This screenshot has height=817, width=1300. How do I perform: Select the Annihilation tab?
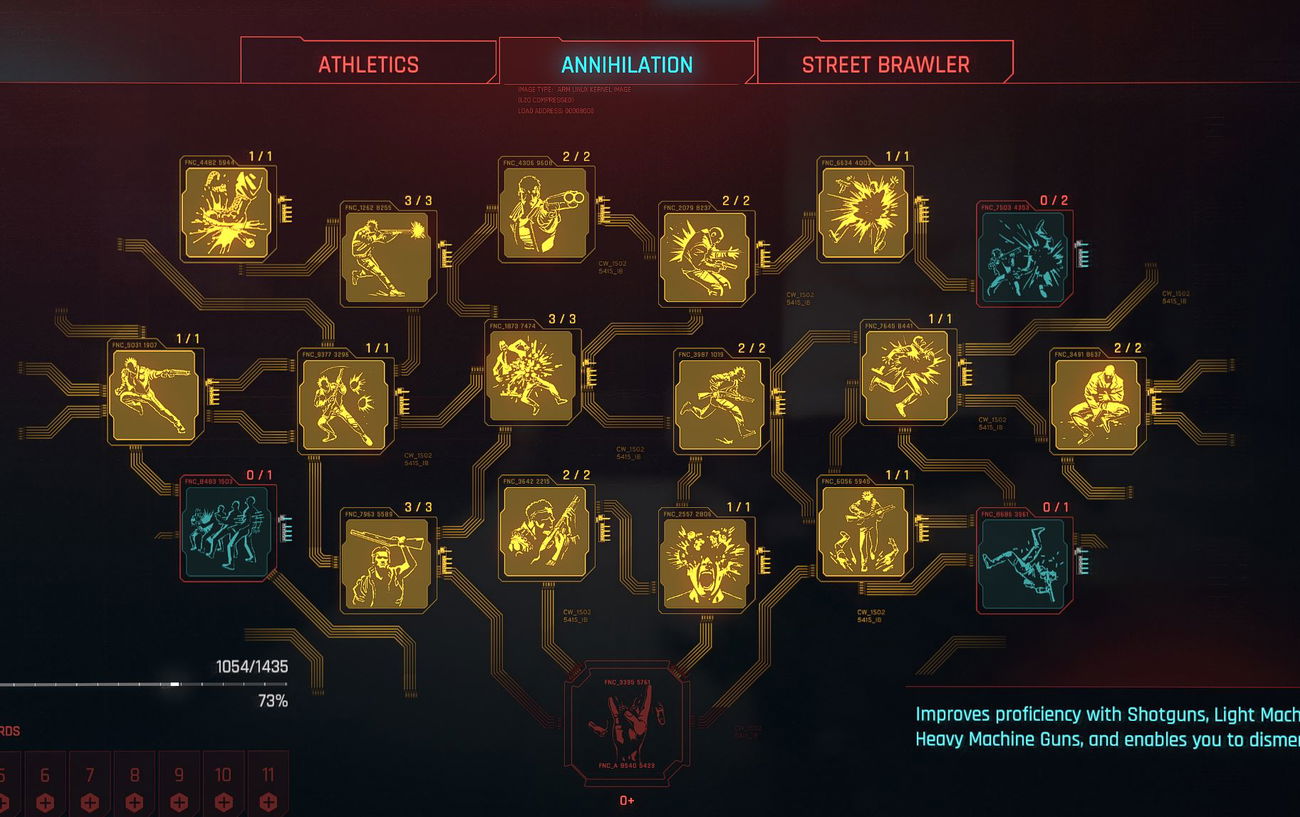pyautogui.click(x=627, y=65)
